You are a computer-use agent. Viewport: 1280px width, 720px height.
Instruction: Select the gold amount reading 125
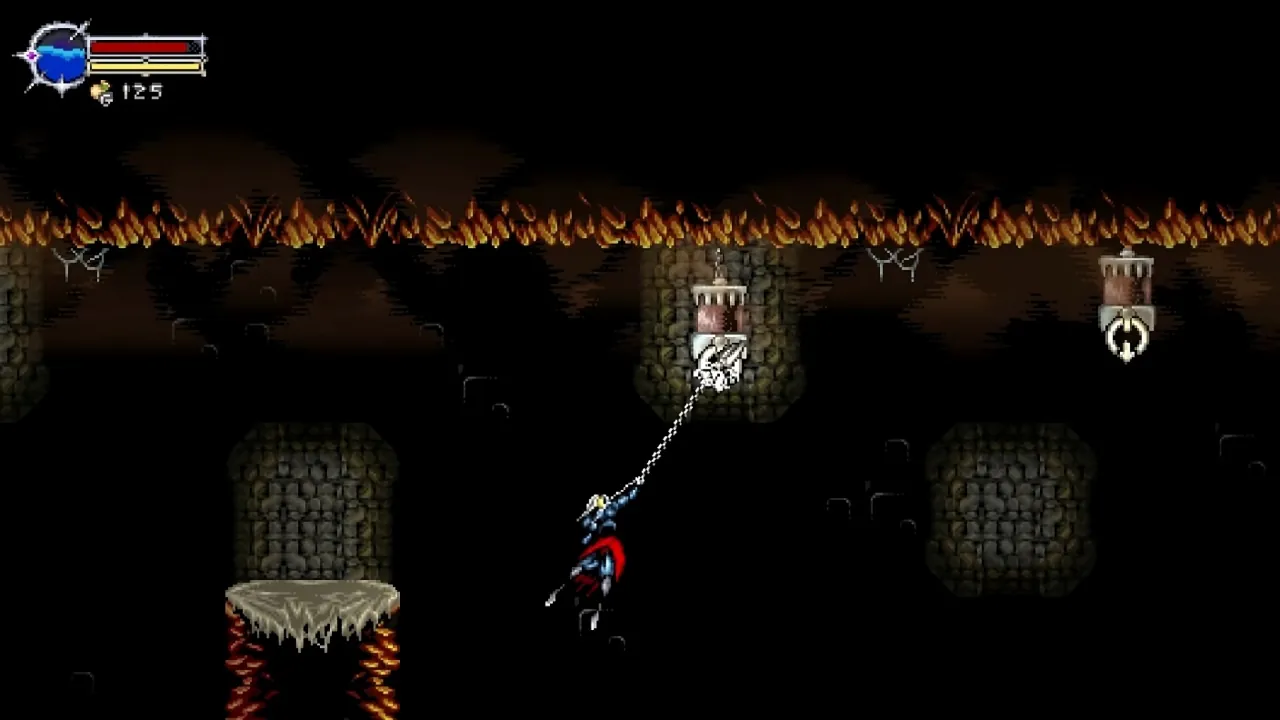point(140,91)
